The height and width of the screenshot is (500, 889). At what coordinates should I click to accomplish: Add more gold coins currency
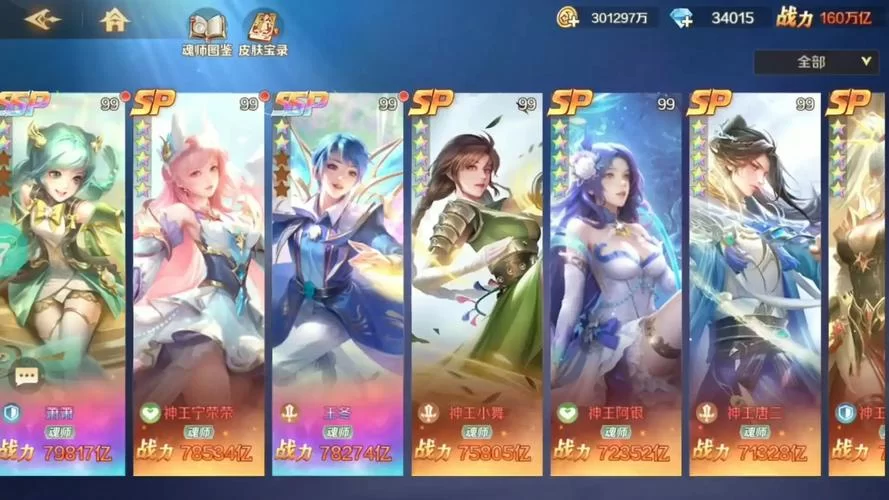point(568,17)
